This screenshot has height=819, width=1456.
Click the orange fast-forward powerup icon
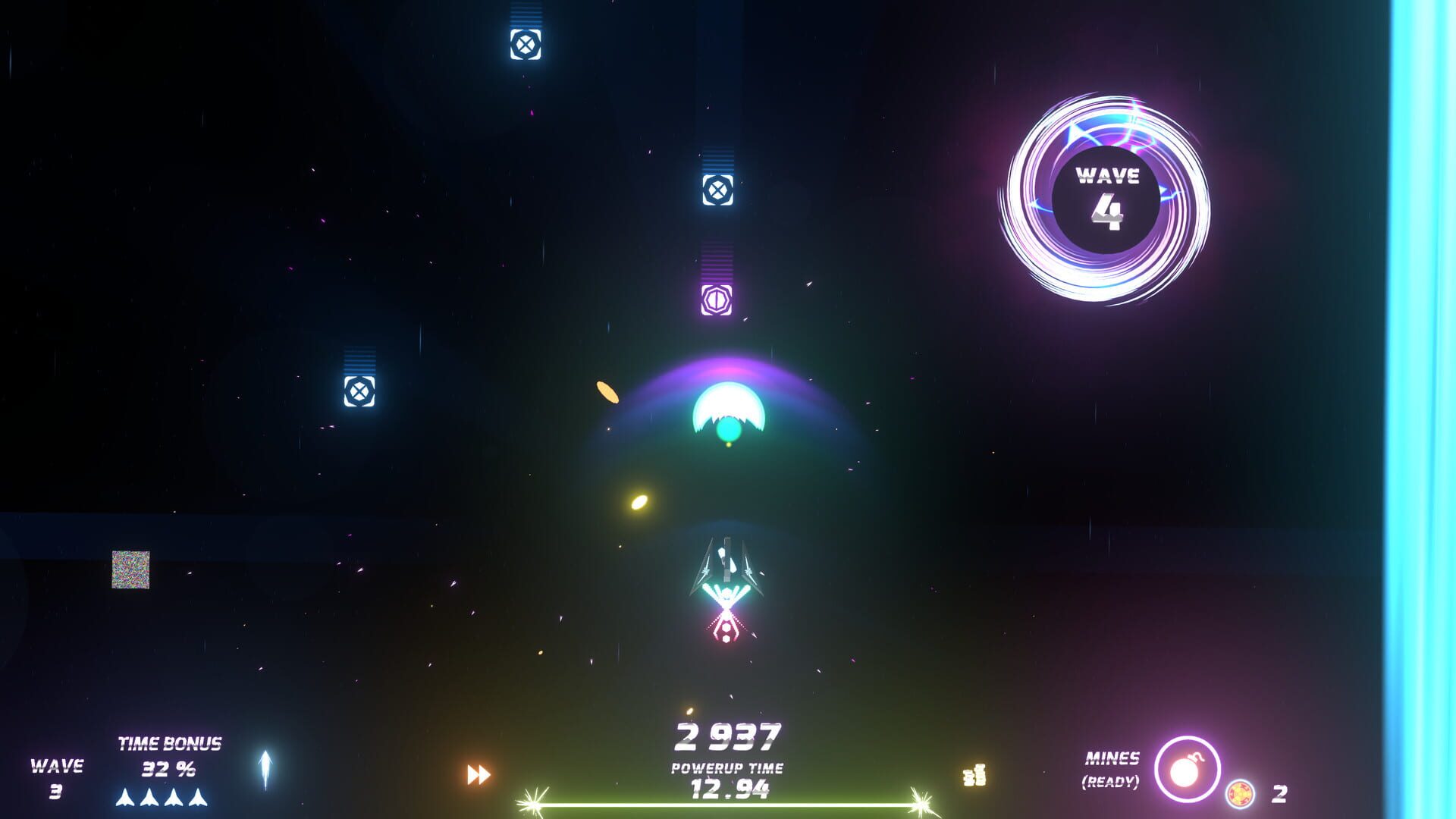pos(479,774)
